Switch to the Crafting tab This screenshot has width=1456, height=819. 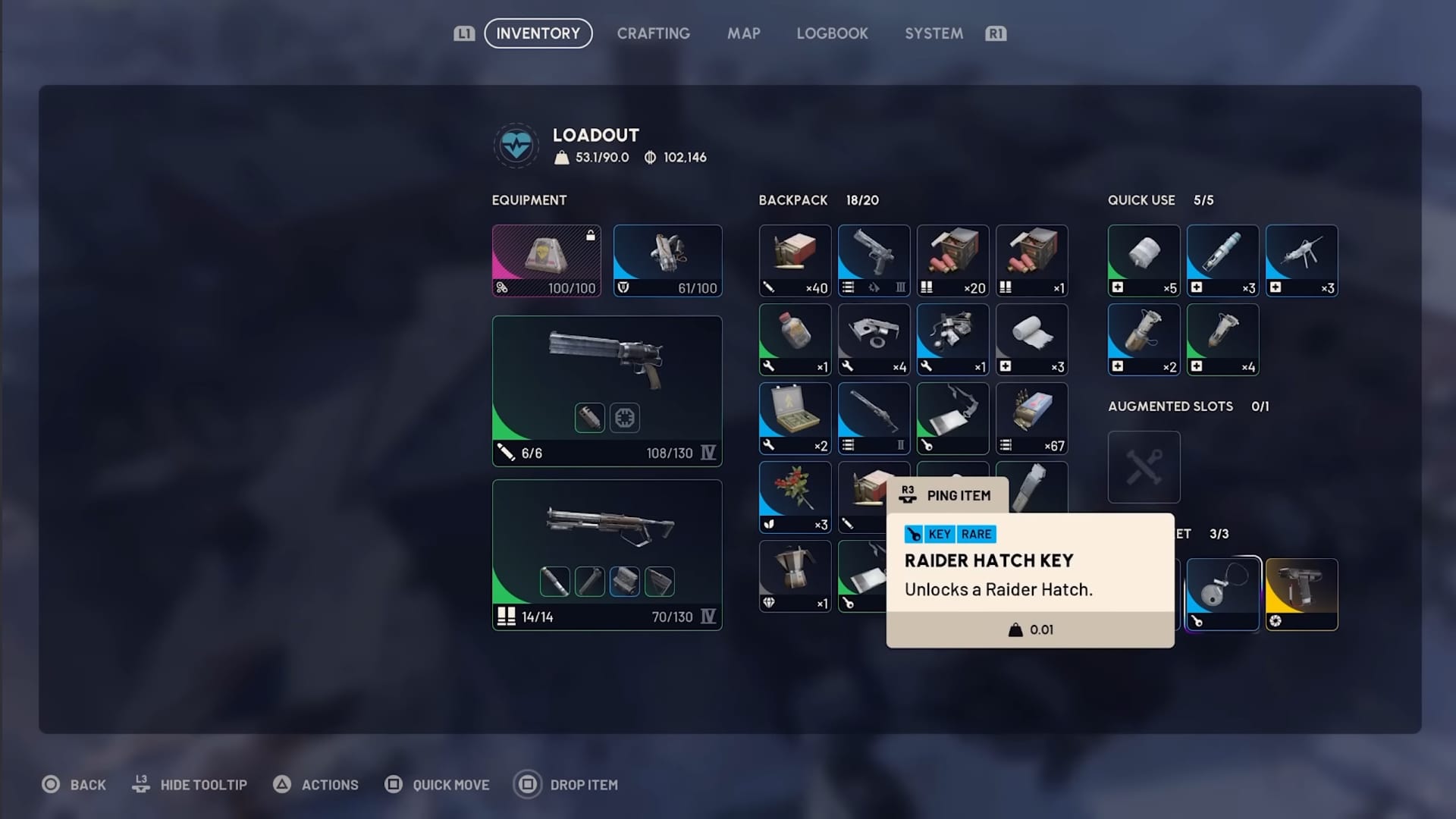click(x=653, y=33)
